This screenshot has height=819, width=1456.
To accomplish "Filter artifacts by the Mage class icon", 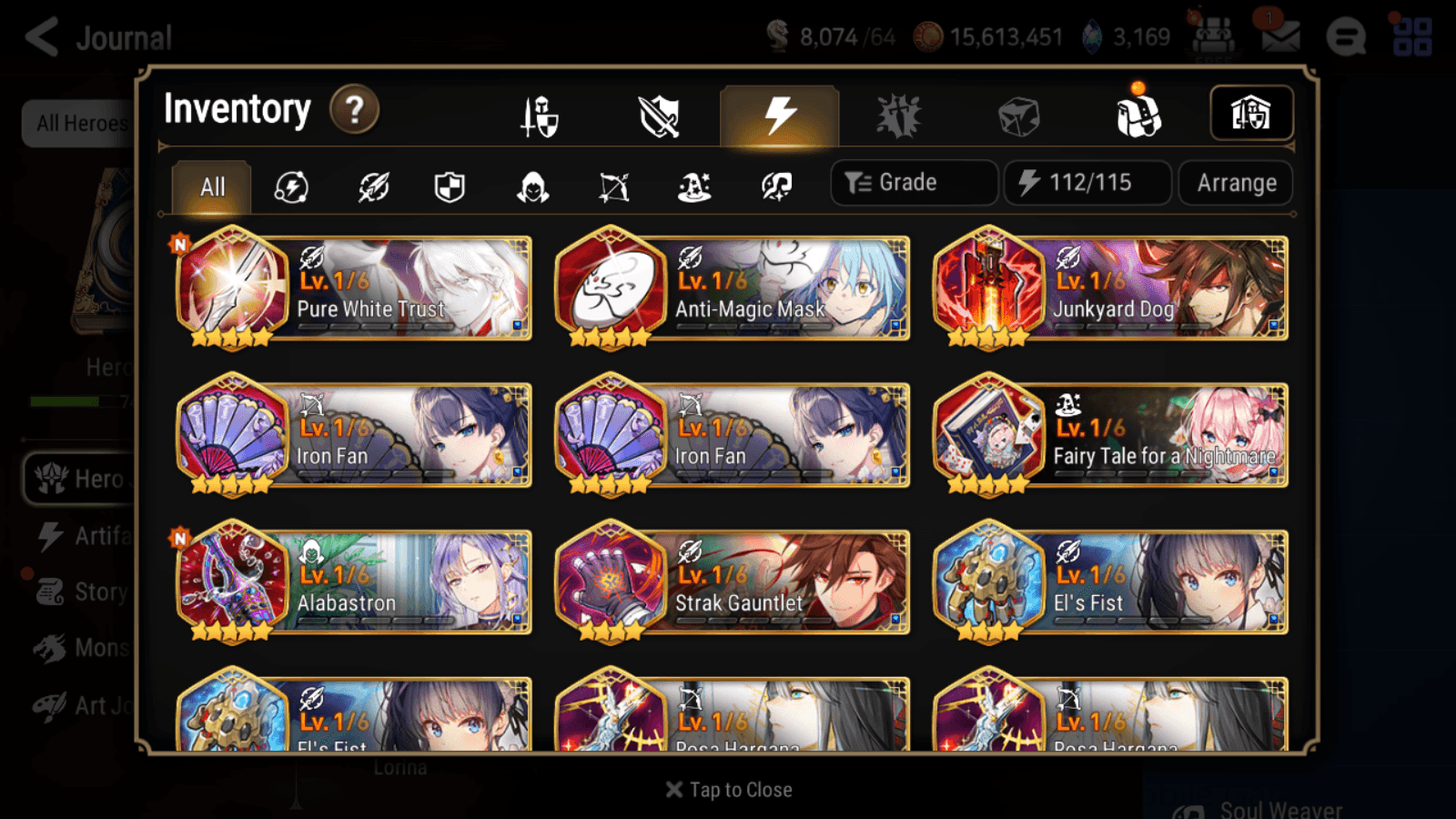I will point(694,187).
